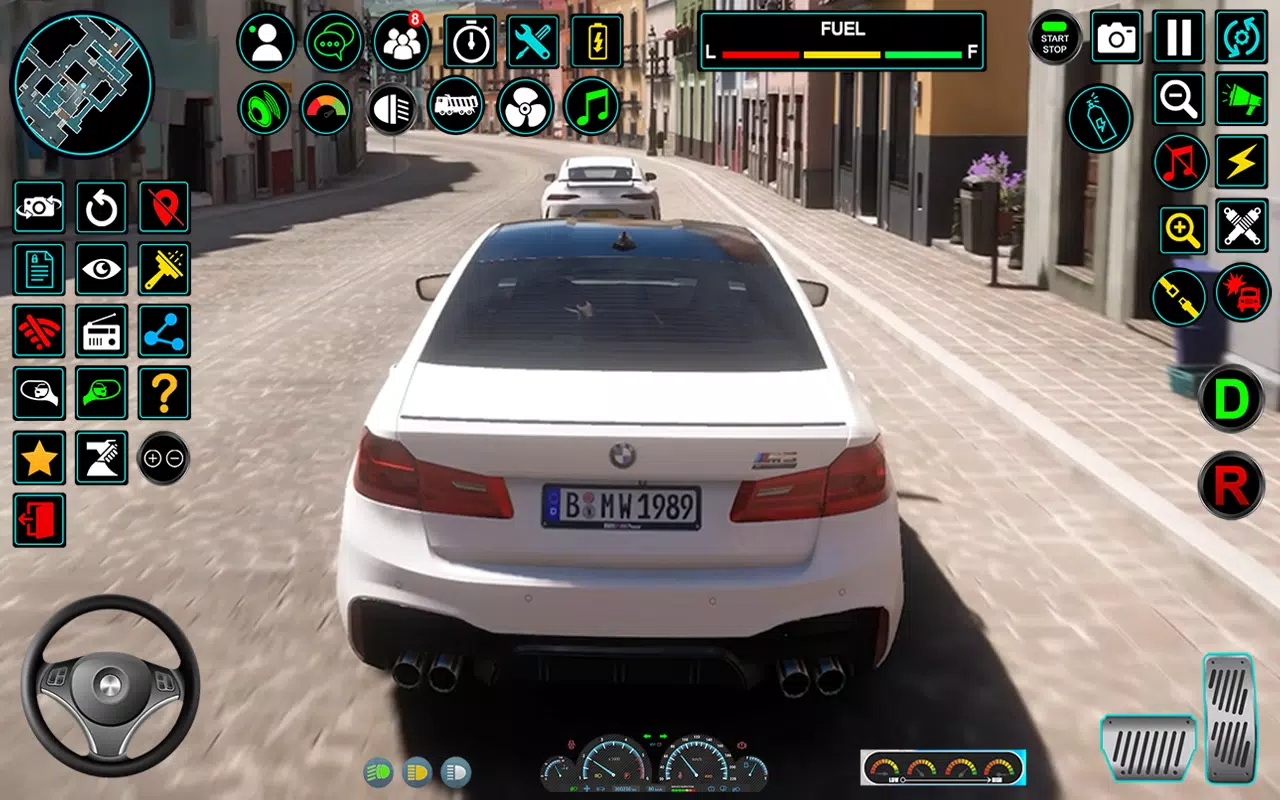Viewport: 1280px width, 800px height.
Task: Pause the game
Action: click(x=1178, y=38)
